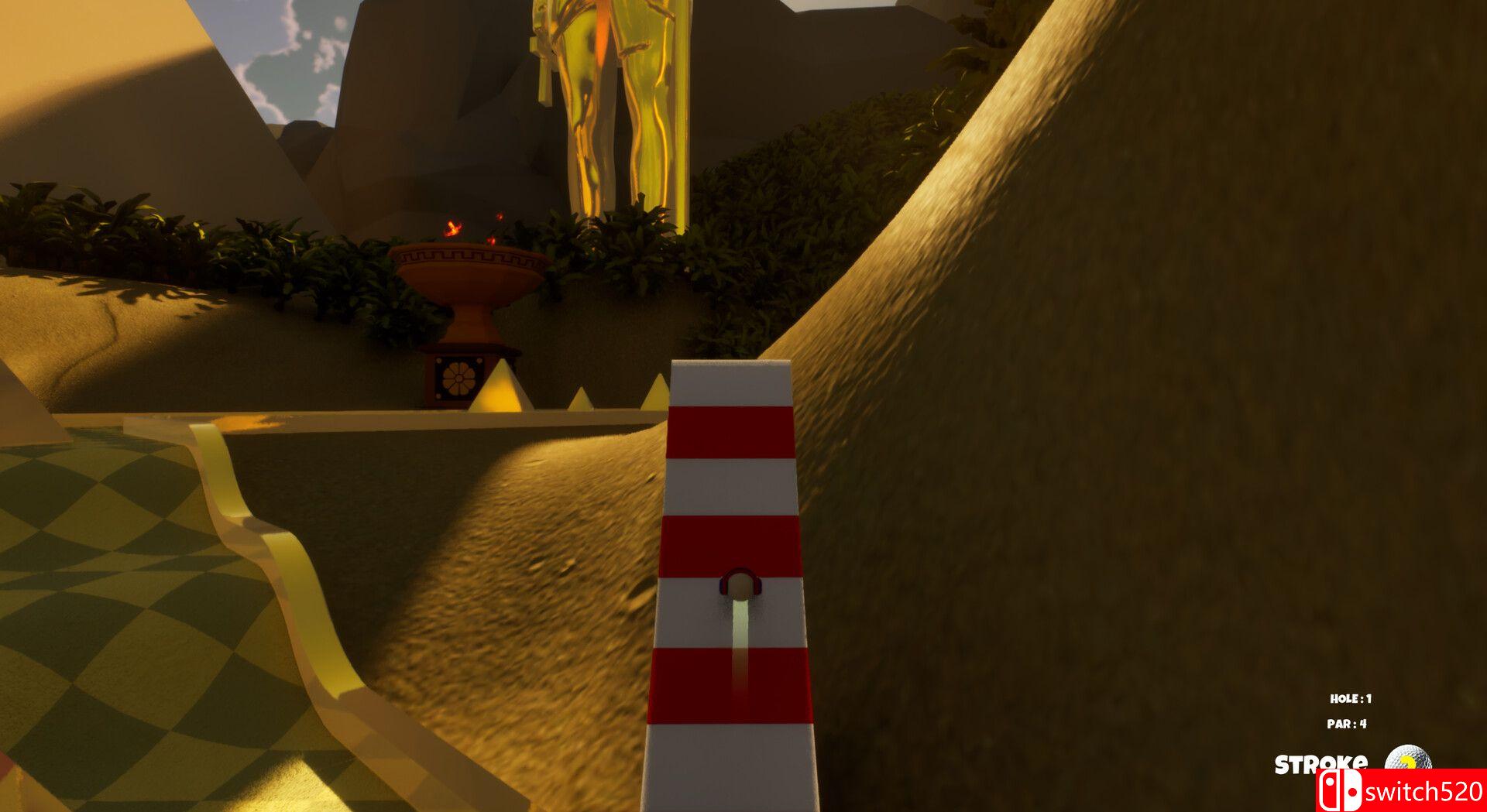Toggle the STROKE counter visibility
This screenshot has width=1487, height=812.
tap(1322, 761)
